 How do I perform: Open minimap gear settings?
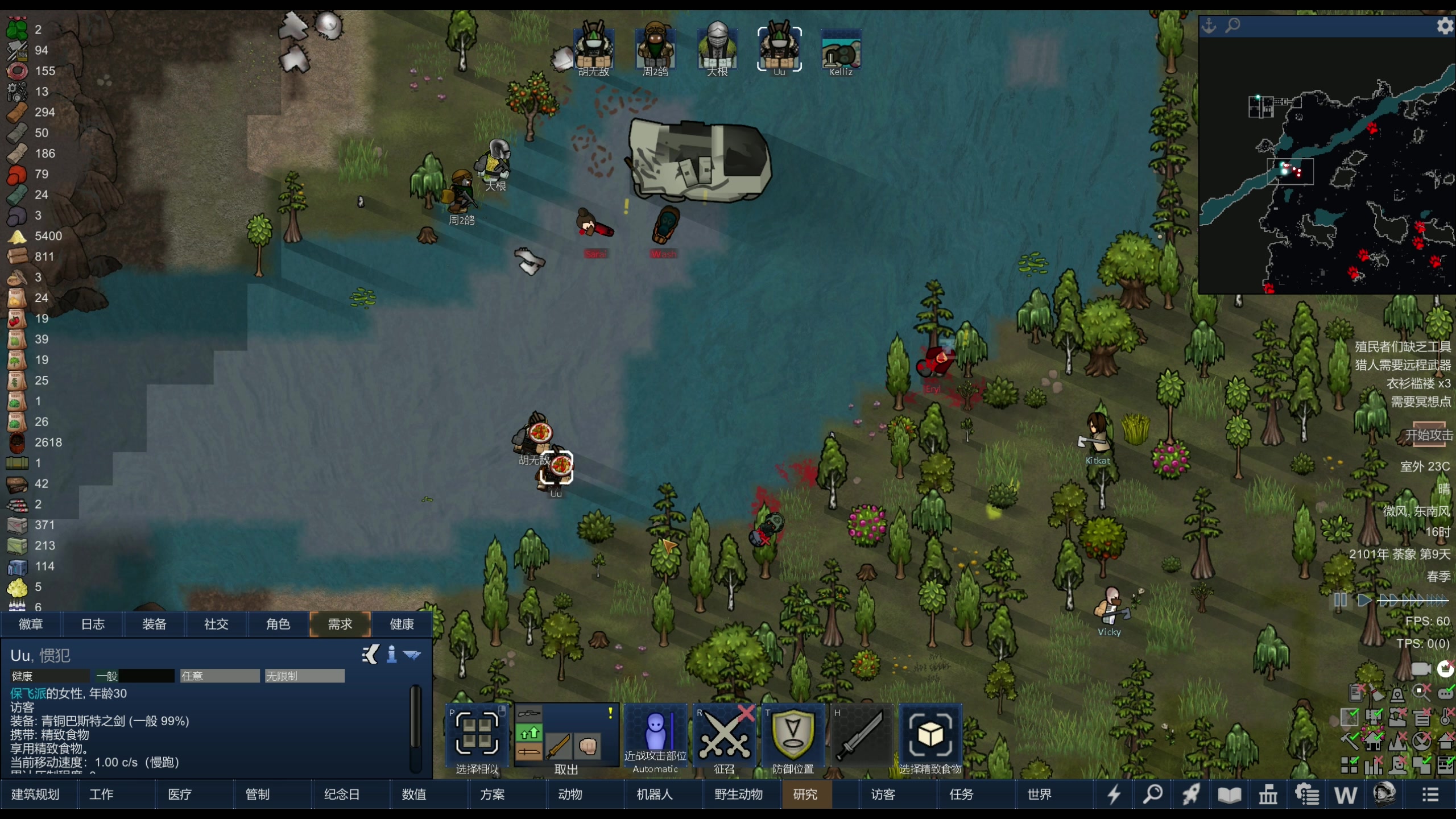(1445, 26)
